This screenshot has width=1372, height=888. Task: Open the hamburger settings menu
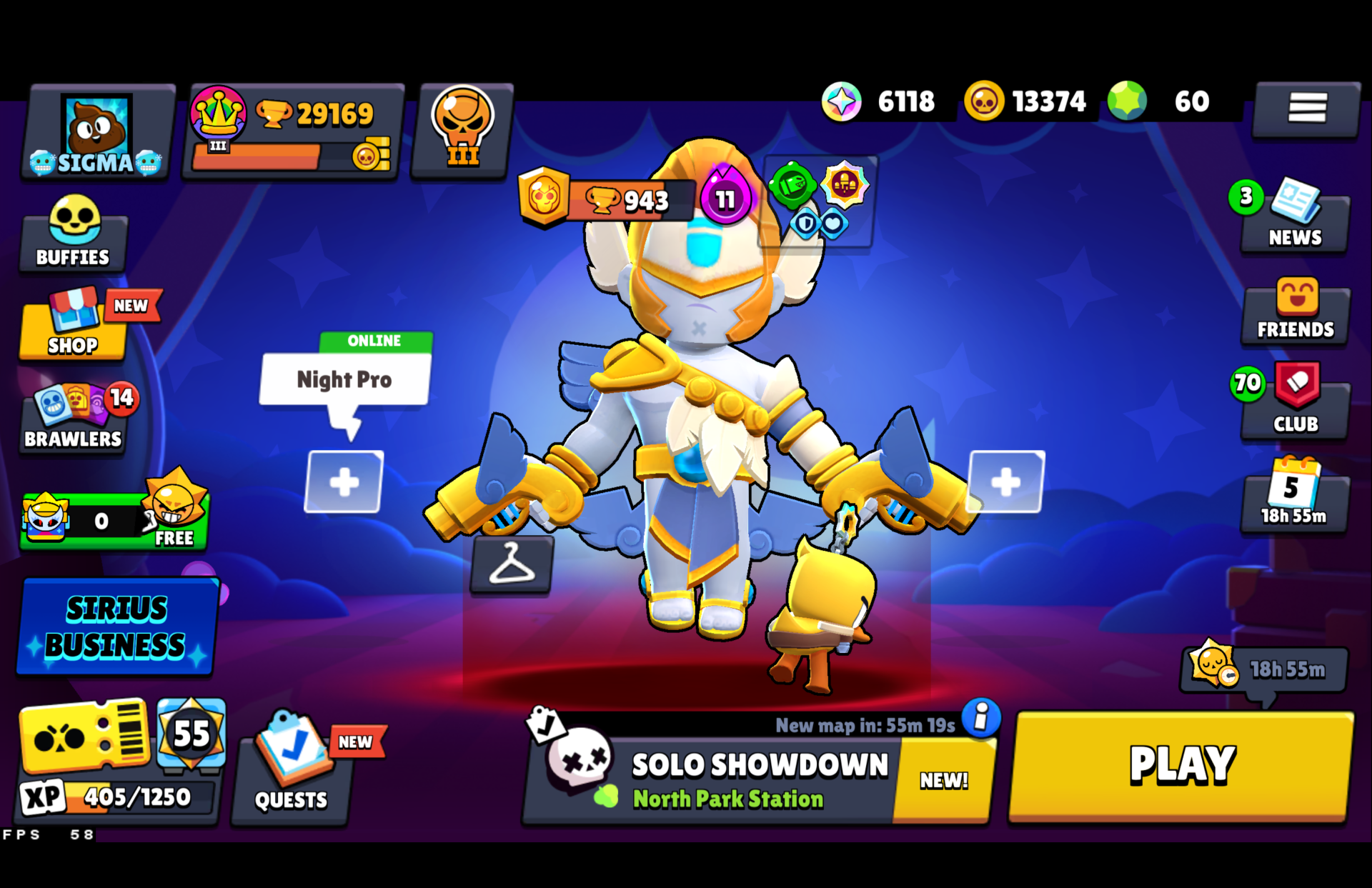(x=1307, y=109)
